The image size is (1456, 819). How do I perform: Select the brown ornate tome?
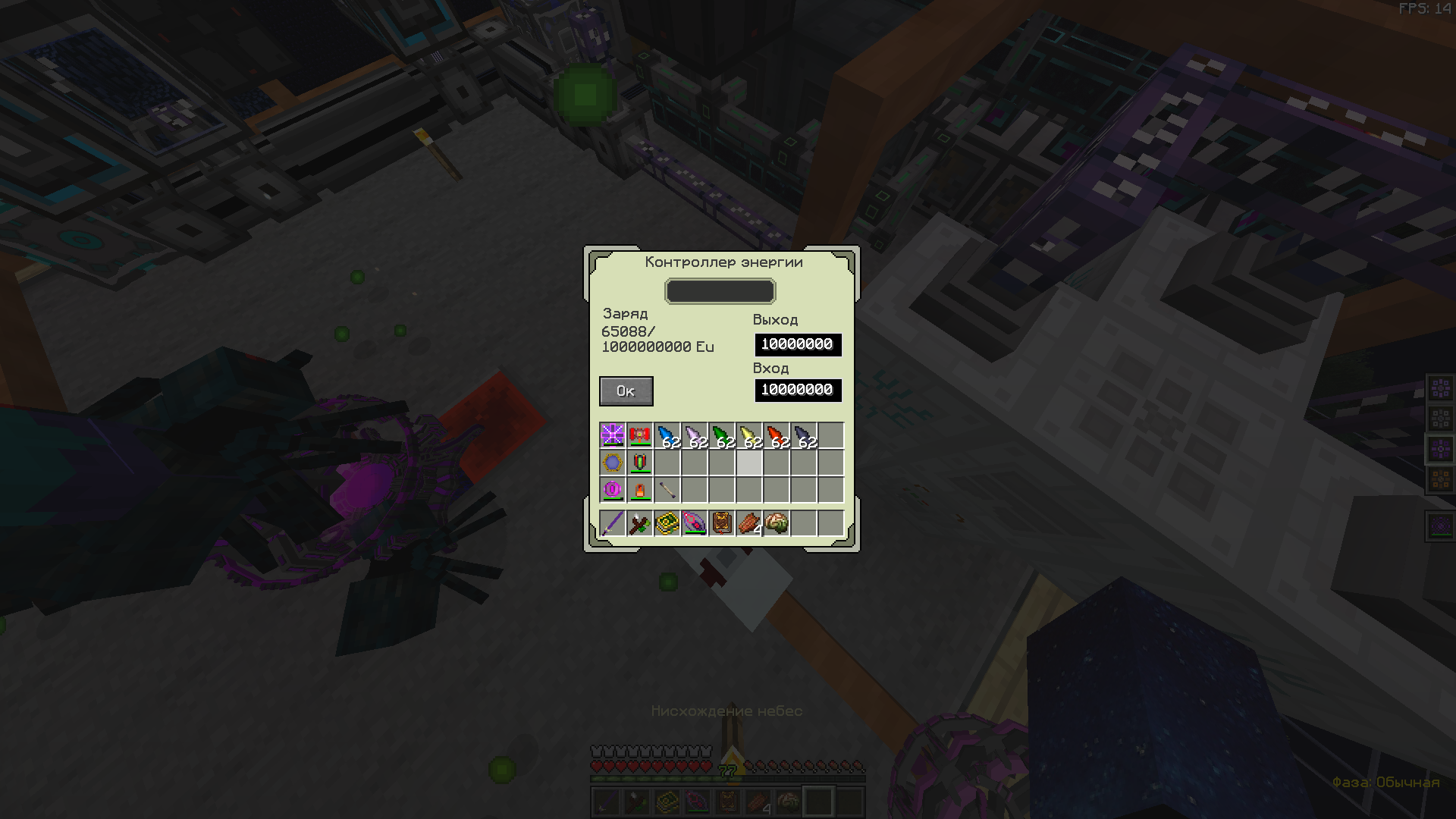[x=722, y=523]
